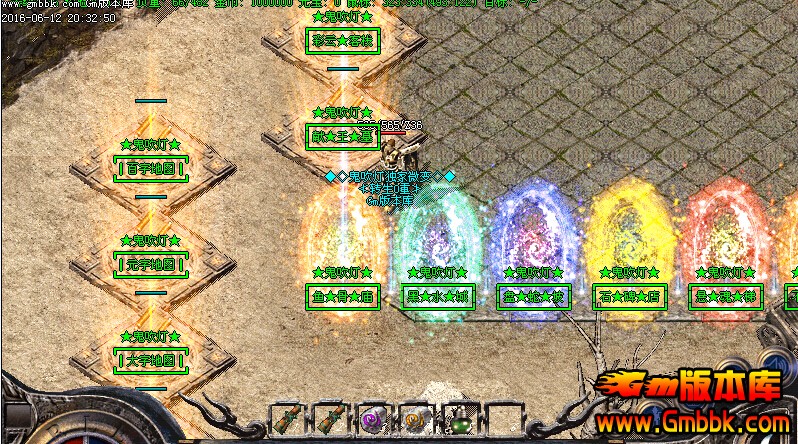Viewport: 798px width, 444px height.
Task: Open the 百字地图 teleport label
Action: pyautogui.click(x=151, y=168)
